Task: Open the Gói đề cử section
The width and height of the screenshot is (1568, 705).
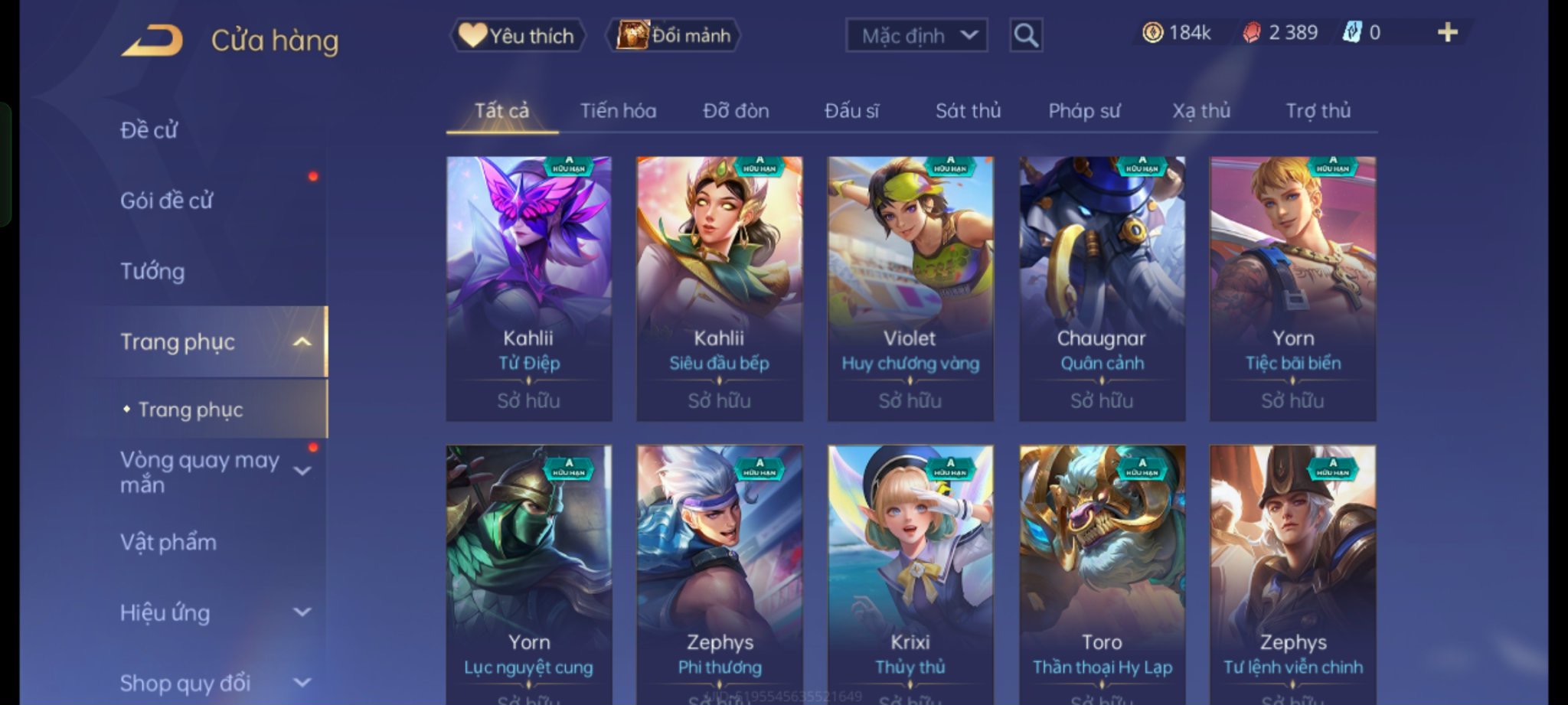Action: coord(167,201)
